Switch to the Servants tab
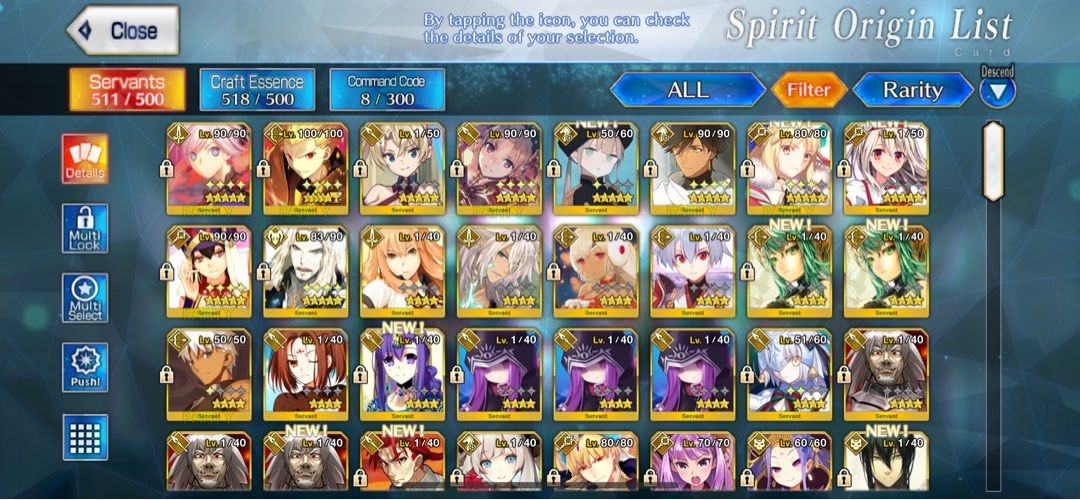This screenshot has width=1080, height=500. [x=126, y=89]
